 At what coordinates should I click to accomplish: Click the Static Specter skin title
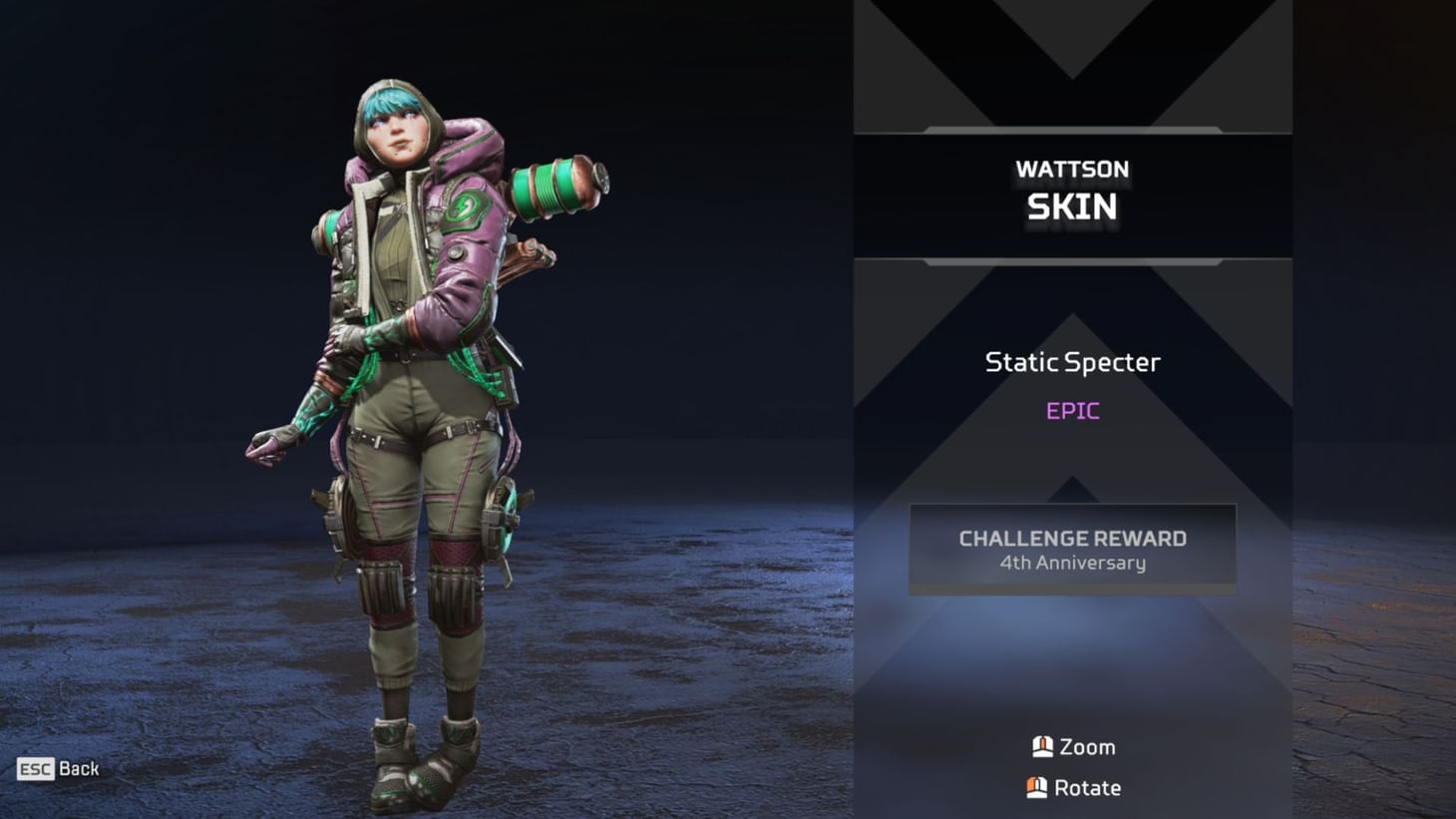(1072, 362)
